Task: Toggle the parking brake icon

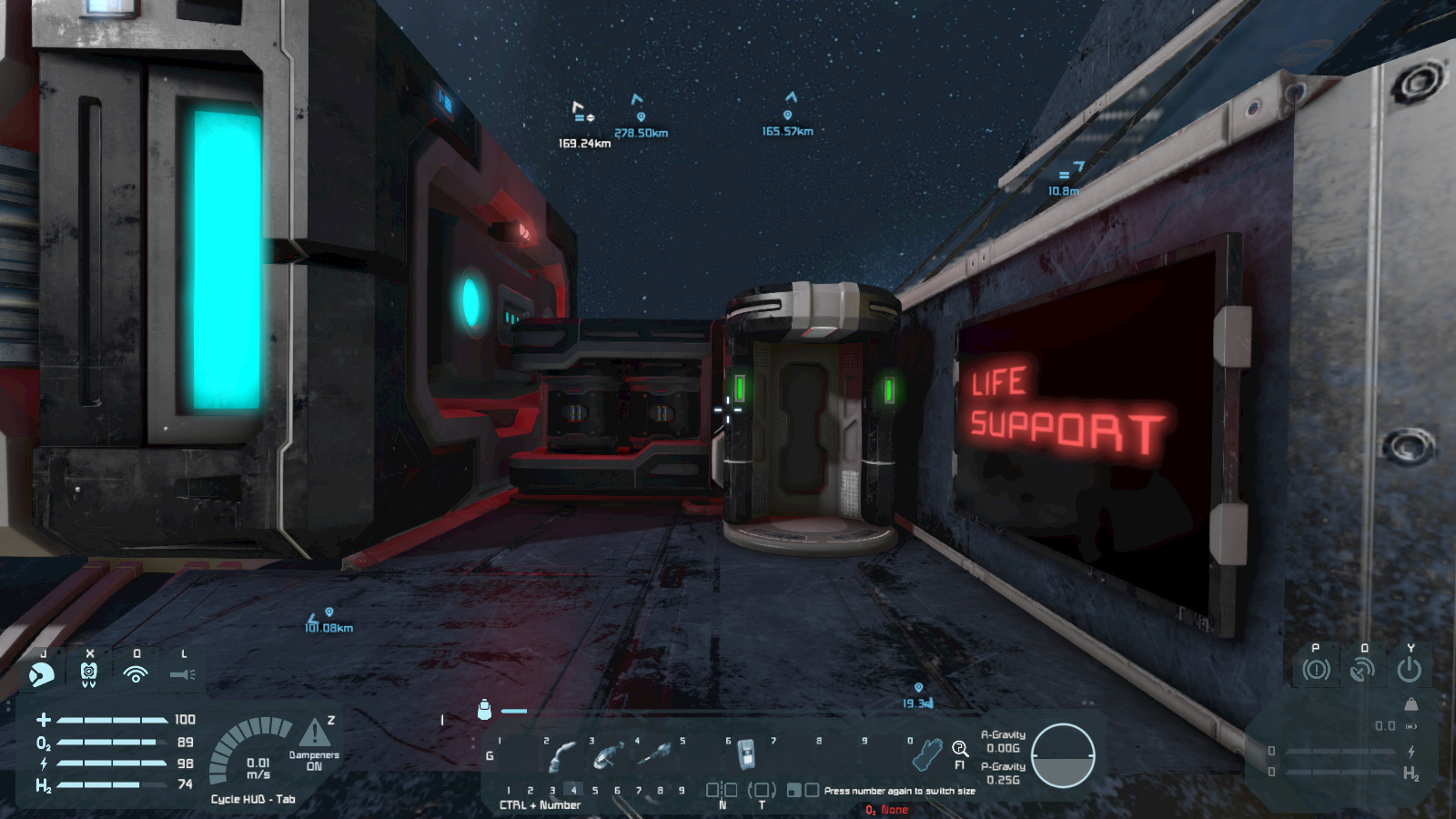Action: (1316, 671)
